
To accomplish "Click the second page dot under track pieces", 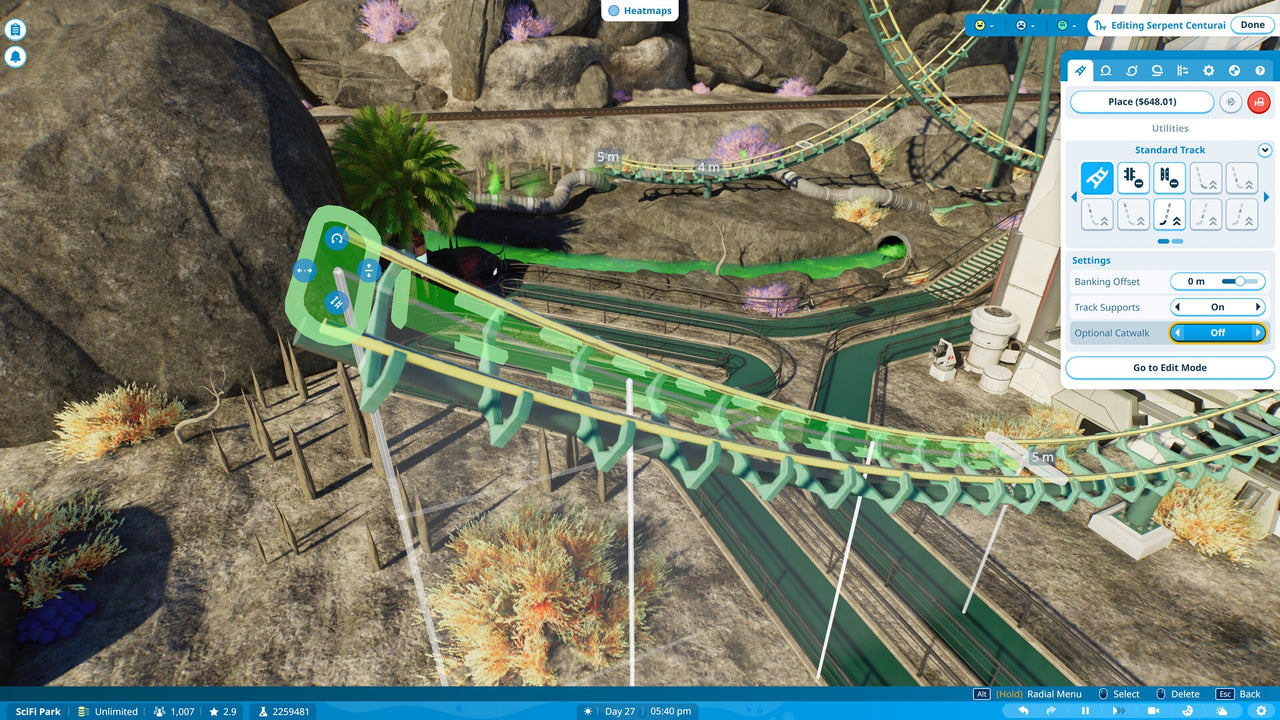I will (x=1175, y=240).
